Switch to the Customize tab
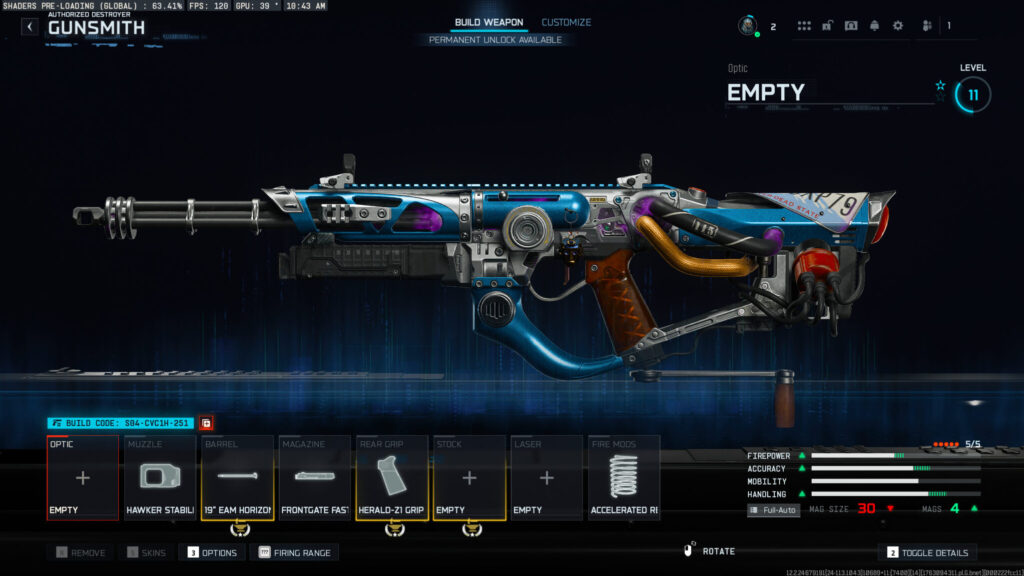This screenshot has height=576, width=1024. [566, 22]
